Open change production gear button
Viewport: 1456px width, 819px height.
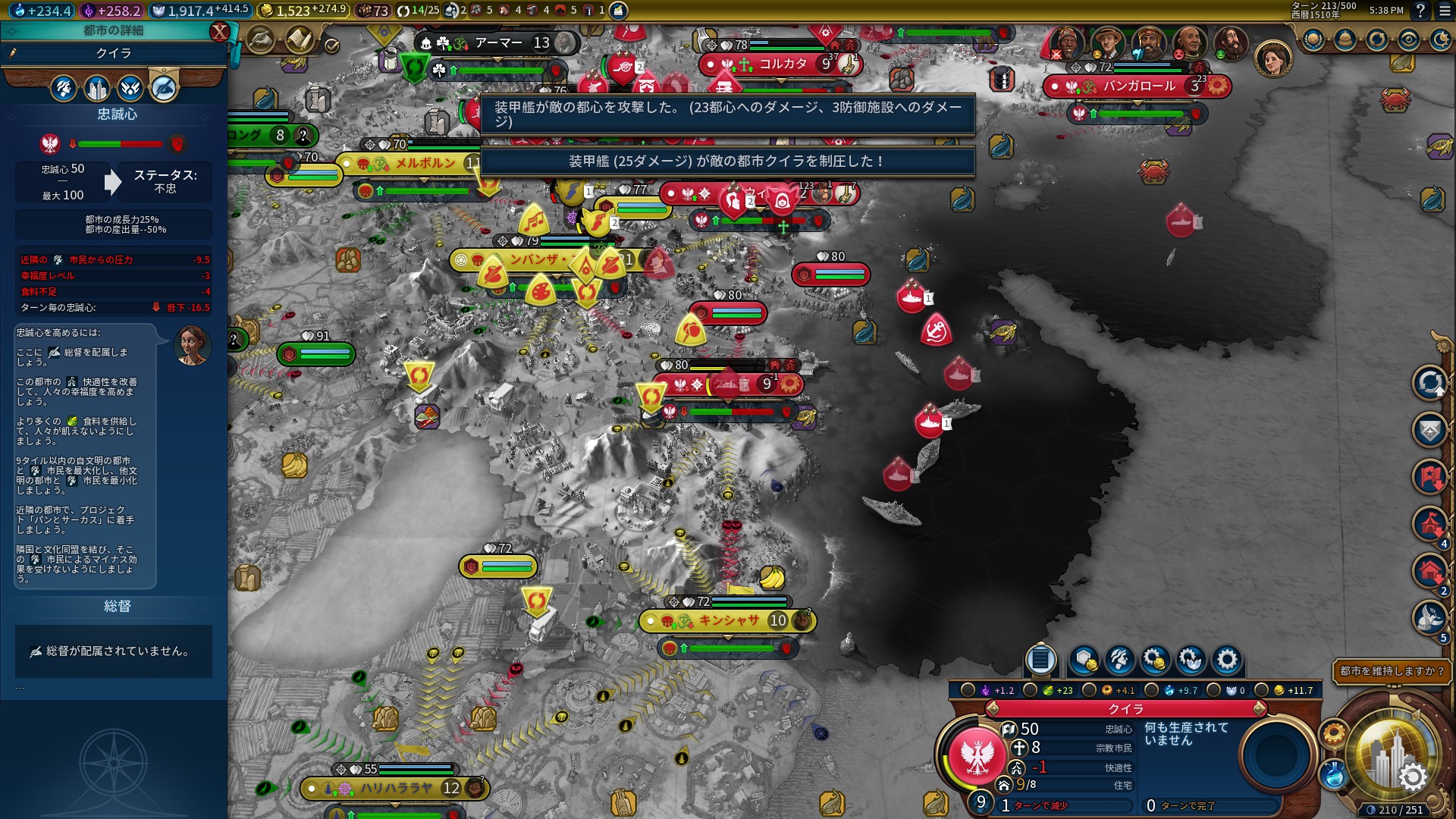click(1226, 660)
